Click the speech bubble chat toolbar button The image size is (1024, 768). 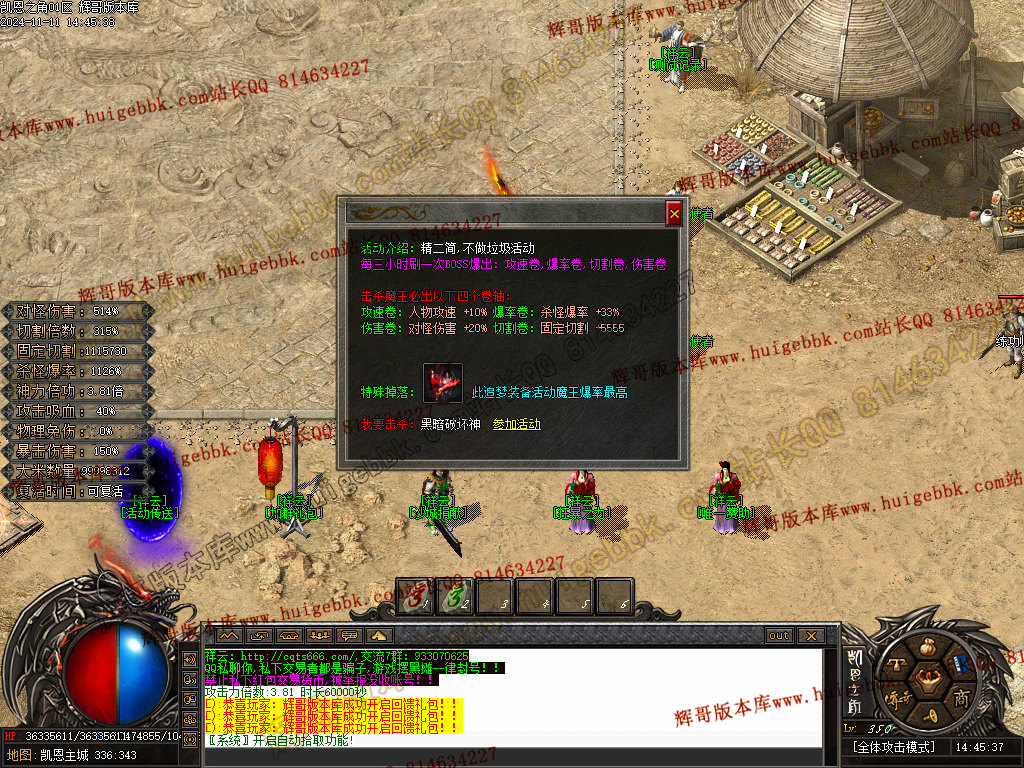pos(350,636)
